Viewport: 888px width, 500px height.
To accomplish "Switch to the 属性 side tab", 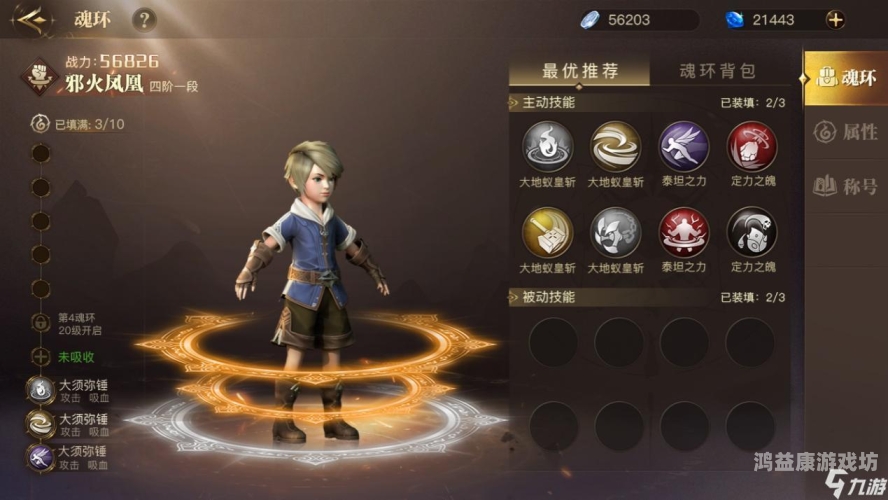I will point(845,131).
